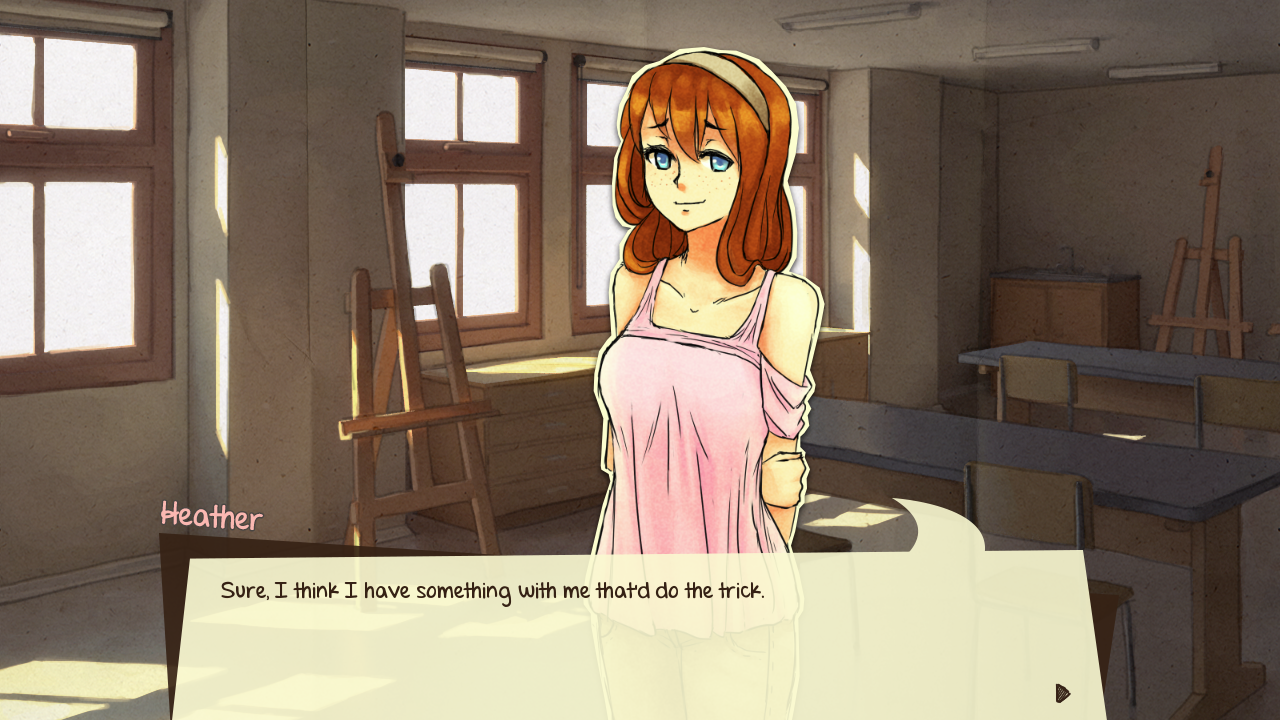Advance dialogue with the arrow indicator

(1062, 693)
